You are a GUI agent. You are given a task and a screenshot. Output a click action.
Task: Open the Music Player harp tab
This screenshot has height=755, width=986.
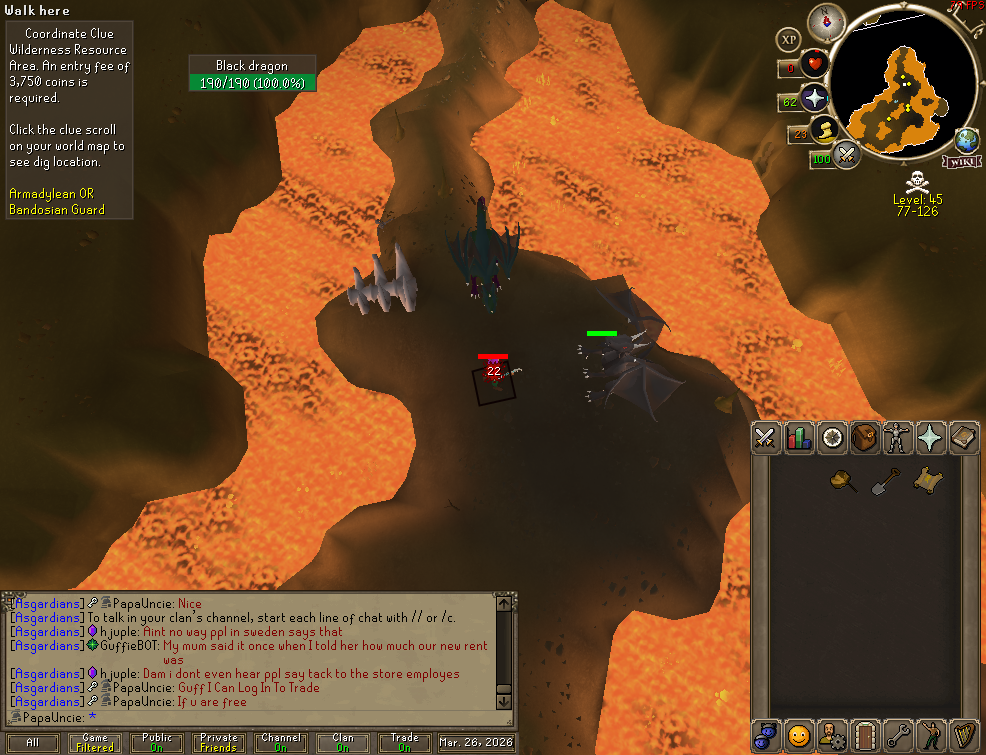(x=964, y=735)
